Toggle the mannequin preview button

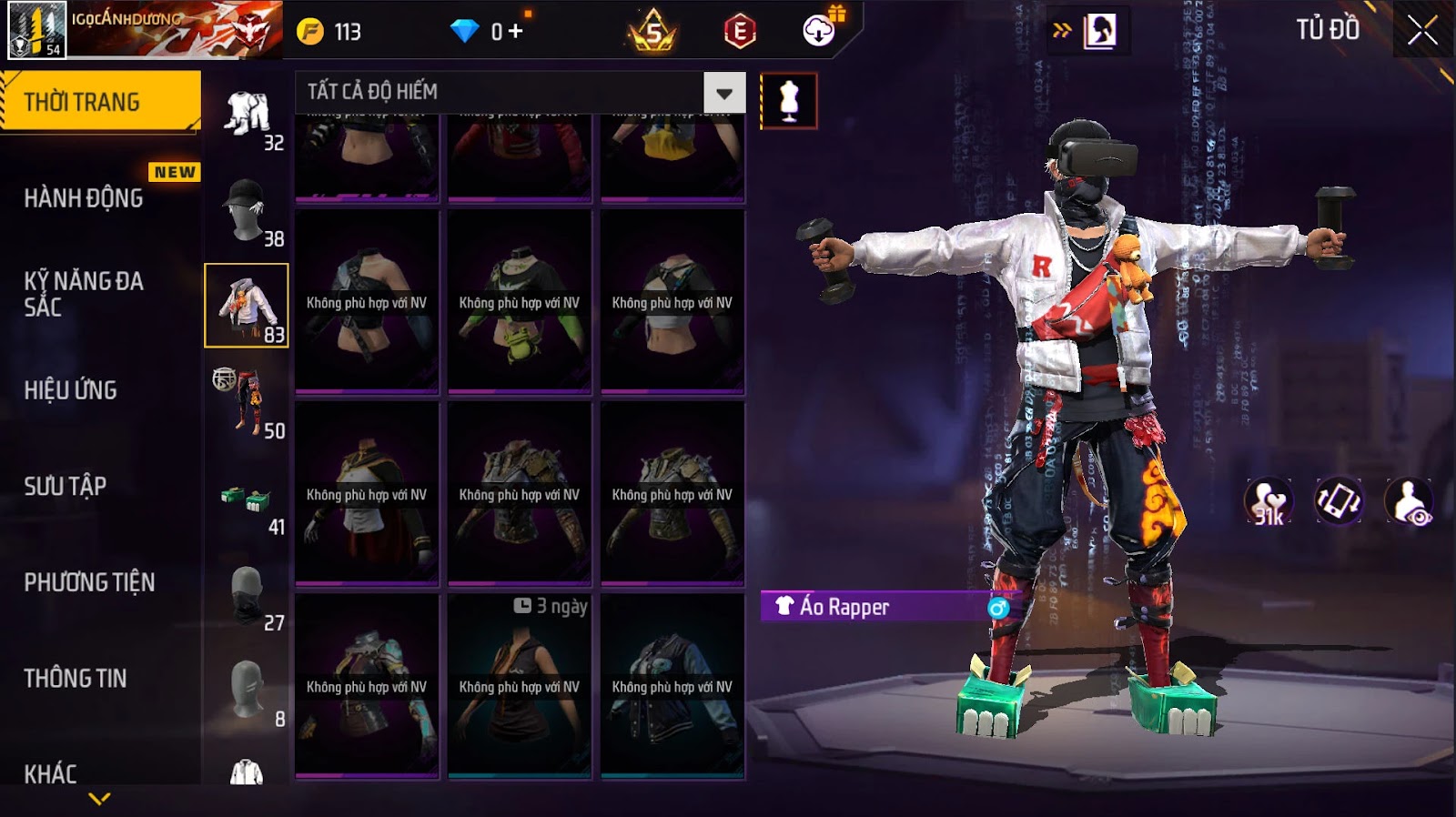click(789, 100)
